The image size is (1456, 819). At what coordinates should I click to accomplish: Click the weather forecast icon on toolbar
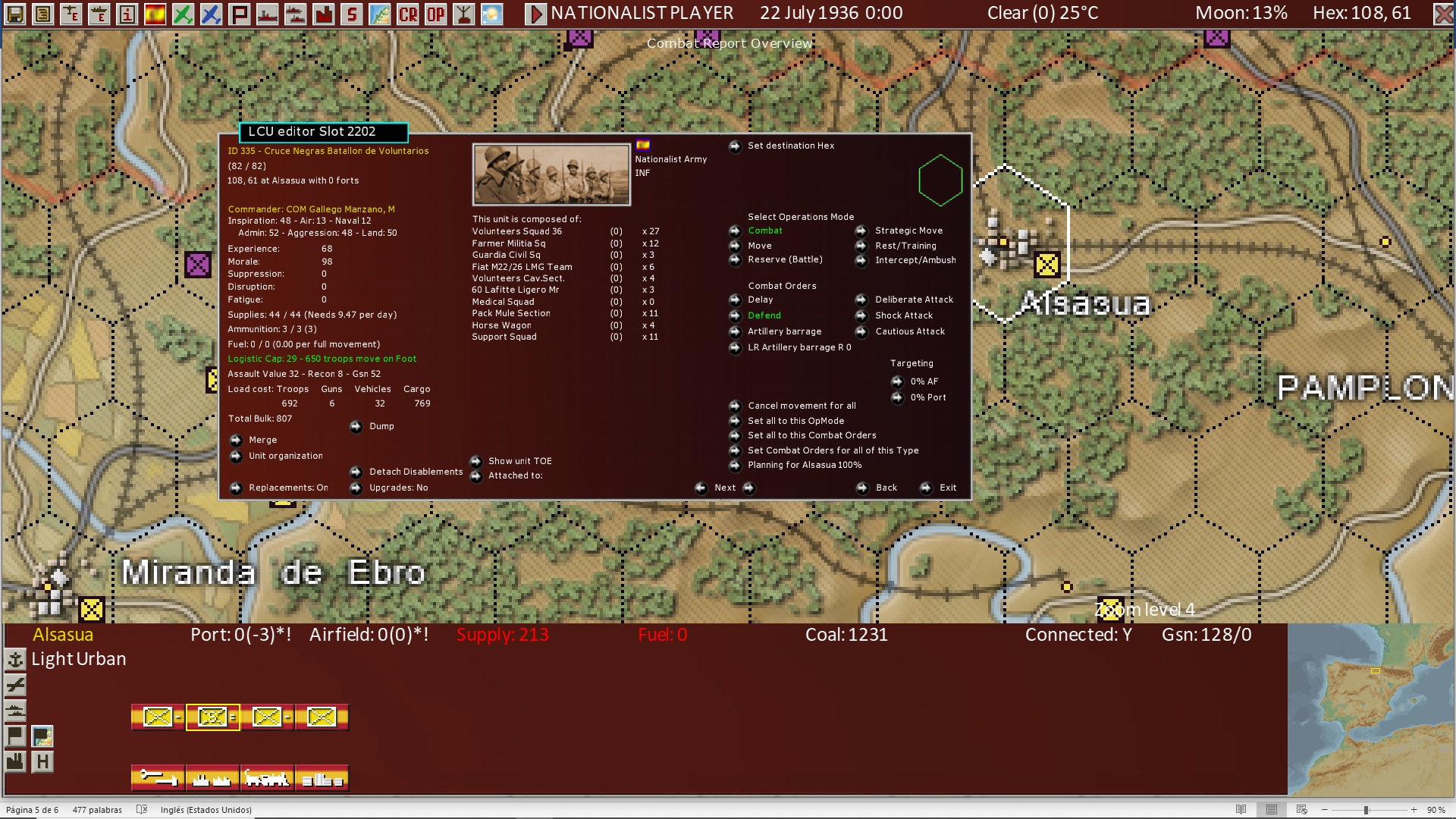[492, 12]
